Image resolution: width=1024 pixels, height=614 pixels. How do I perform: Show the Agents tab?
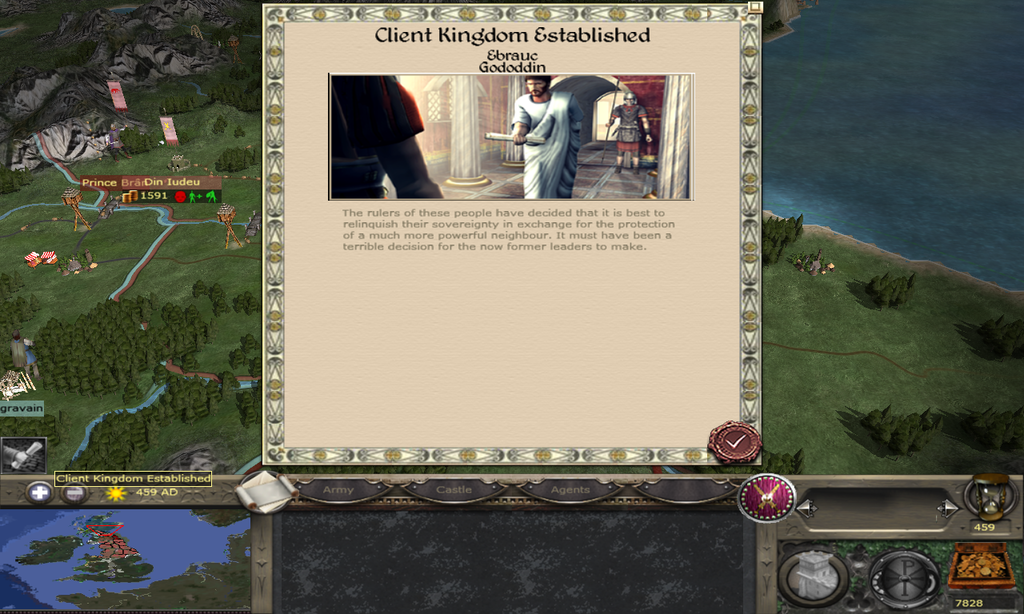click(570, 490)
